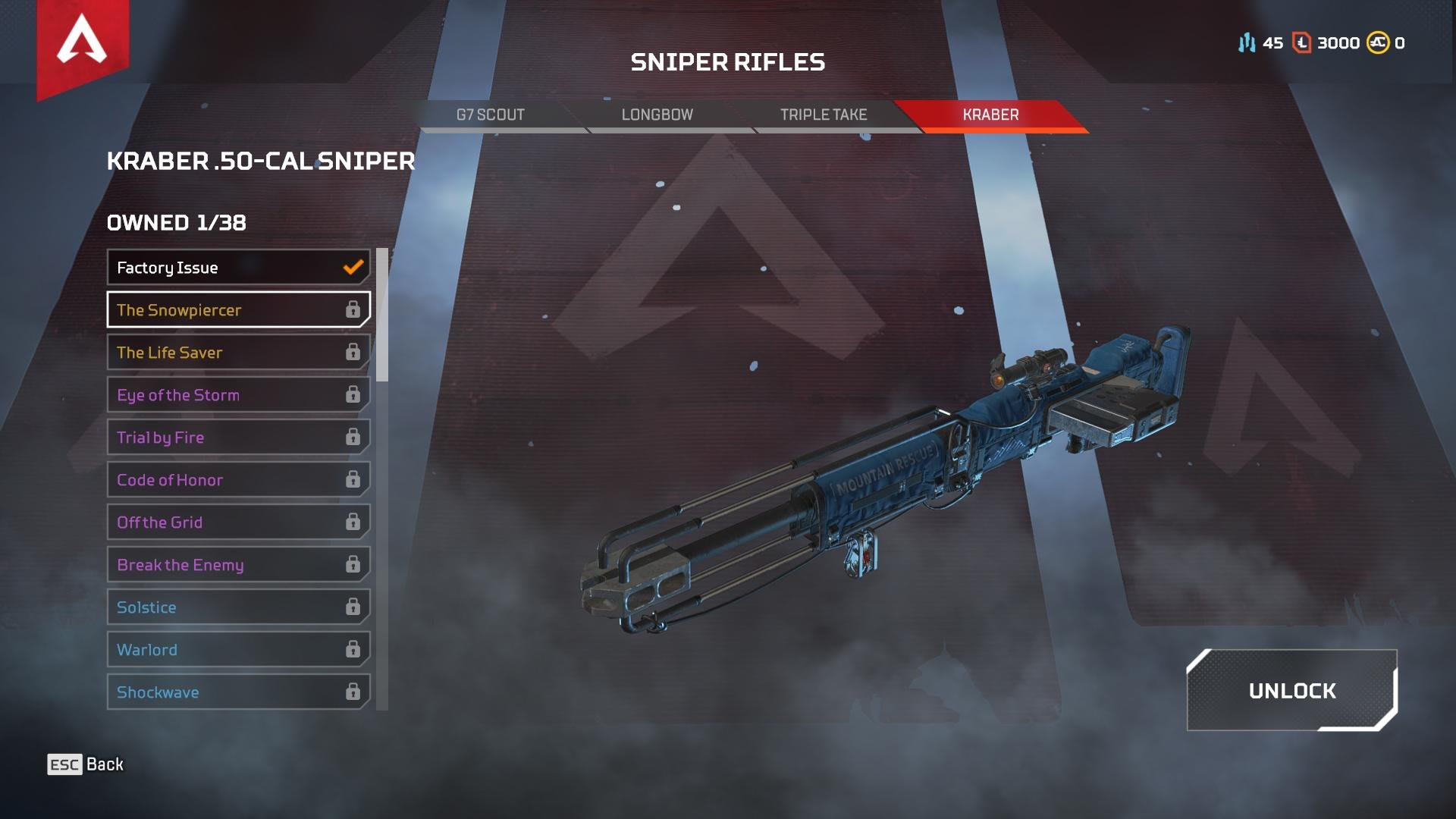Choose the Kraber tab
Image resolution: width=1456 pixels, height=819 pixels.
[x=990, y=115]
